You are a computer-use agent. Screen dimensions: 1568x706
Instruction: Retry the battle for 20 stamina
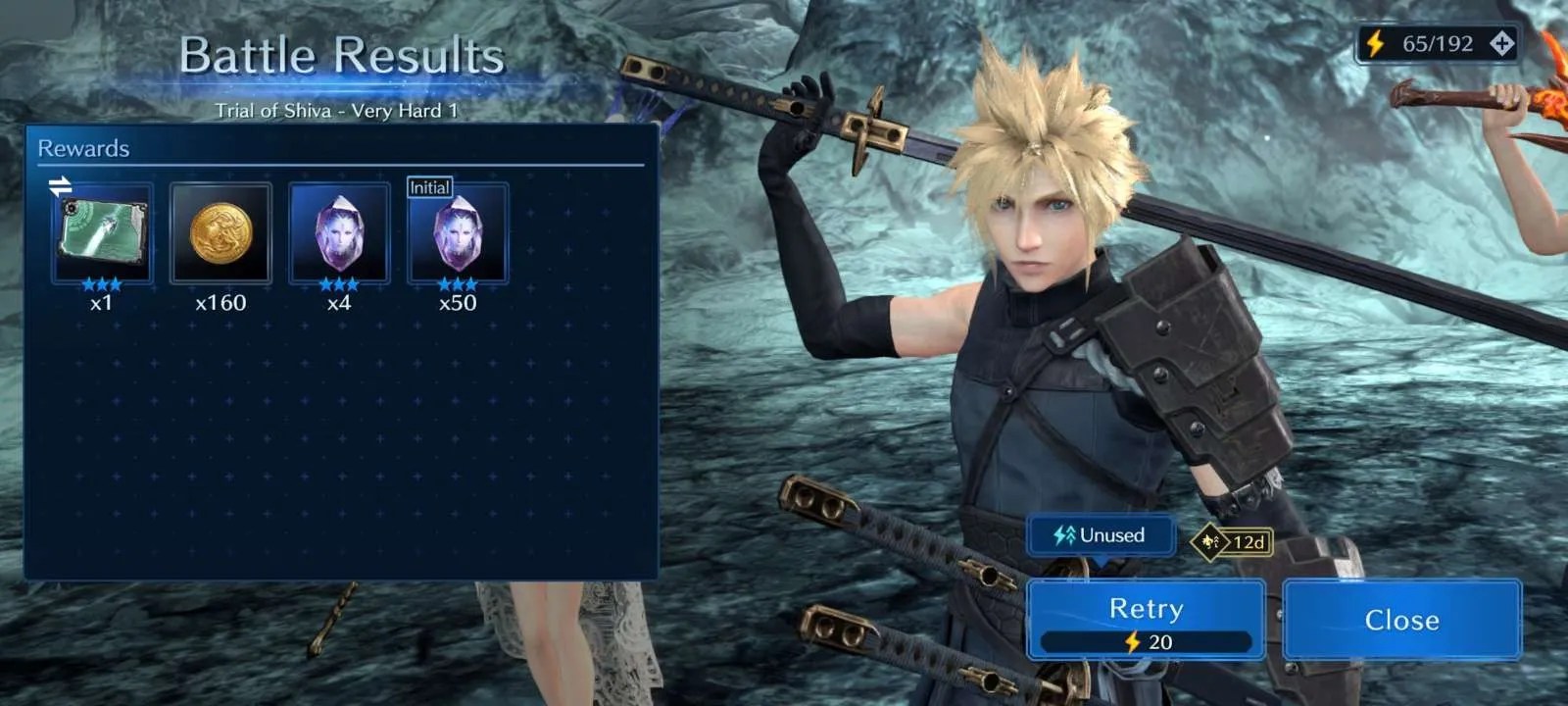[x=1146, y=620]
